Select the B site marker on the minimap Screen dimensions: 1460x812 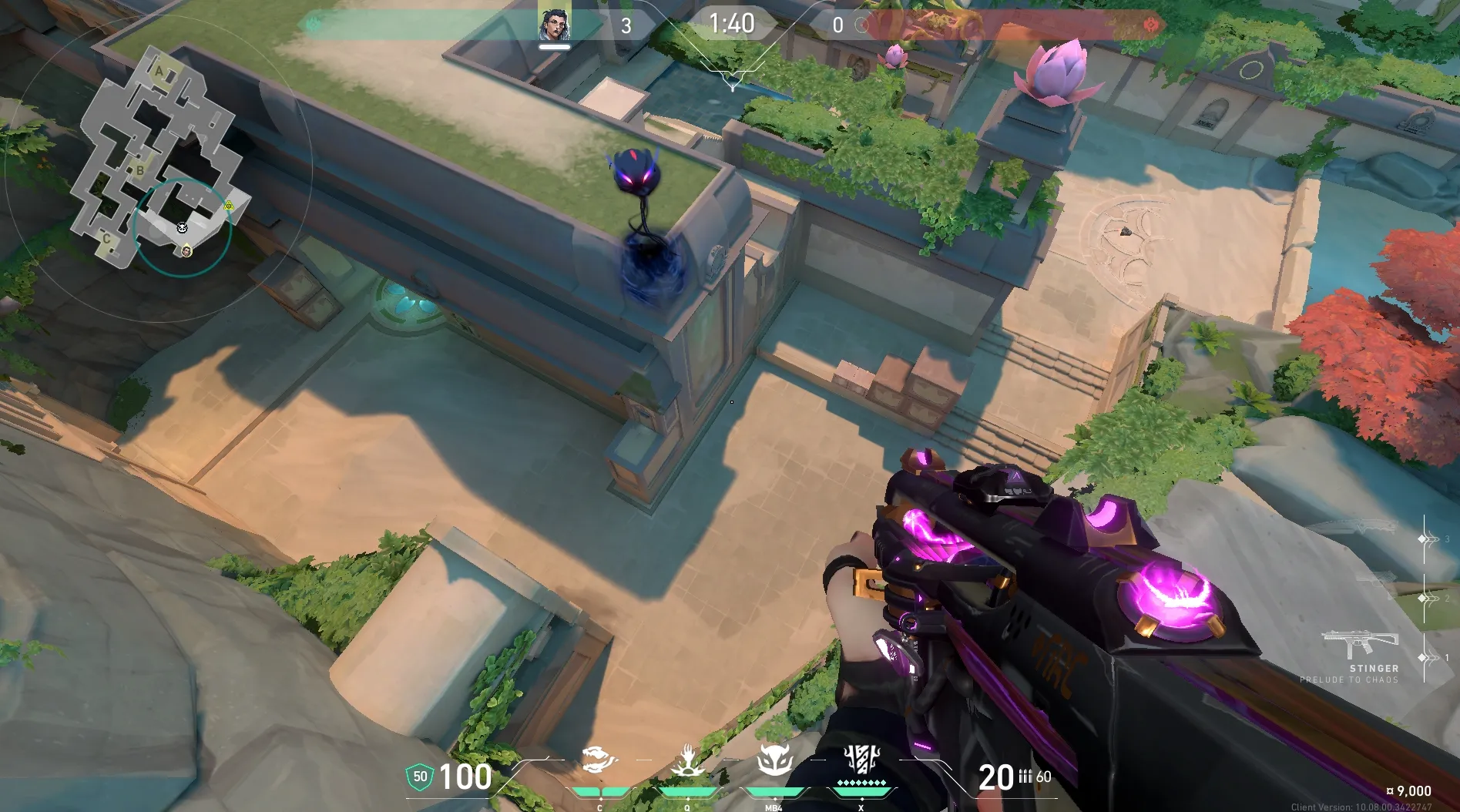pos(140,169)
